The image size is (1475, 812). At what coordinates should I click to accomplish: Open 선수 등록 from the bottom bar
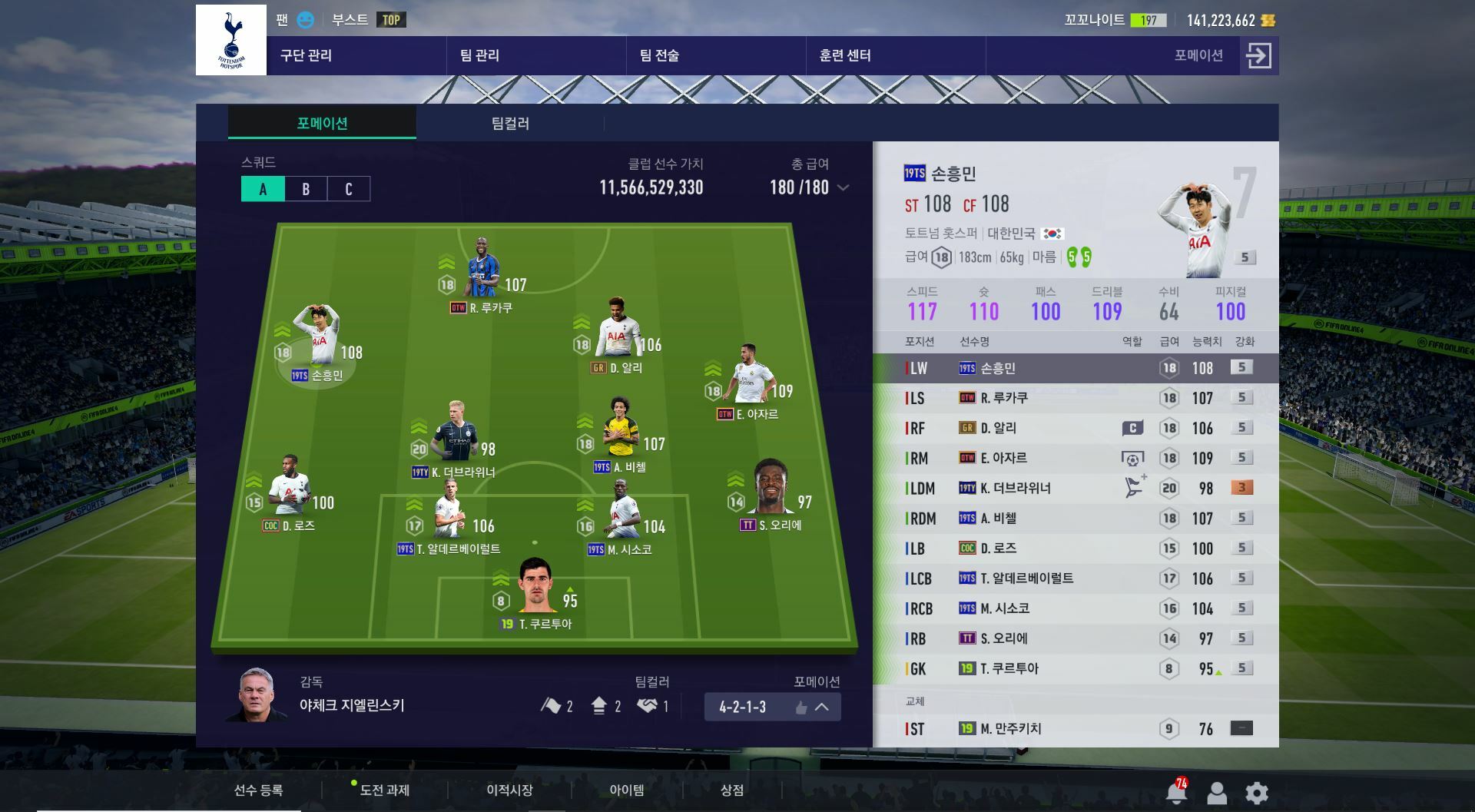(258, 790)
